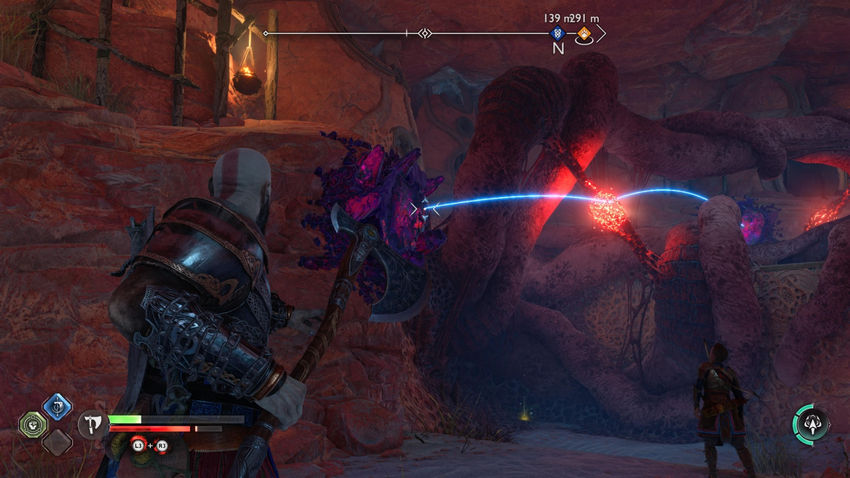This screenshot has height=478, width=850.
Task: Select the orange paw marker on the compass
Action: point(583,34)
